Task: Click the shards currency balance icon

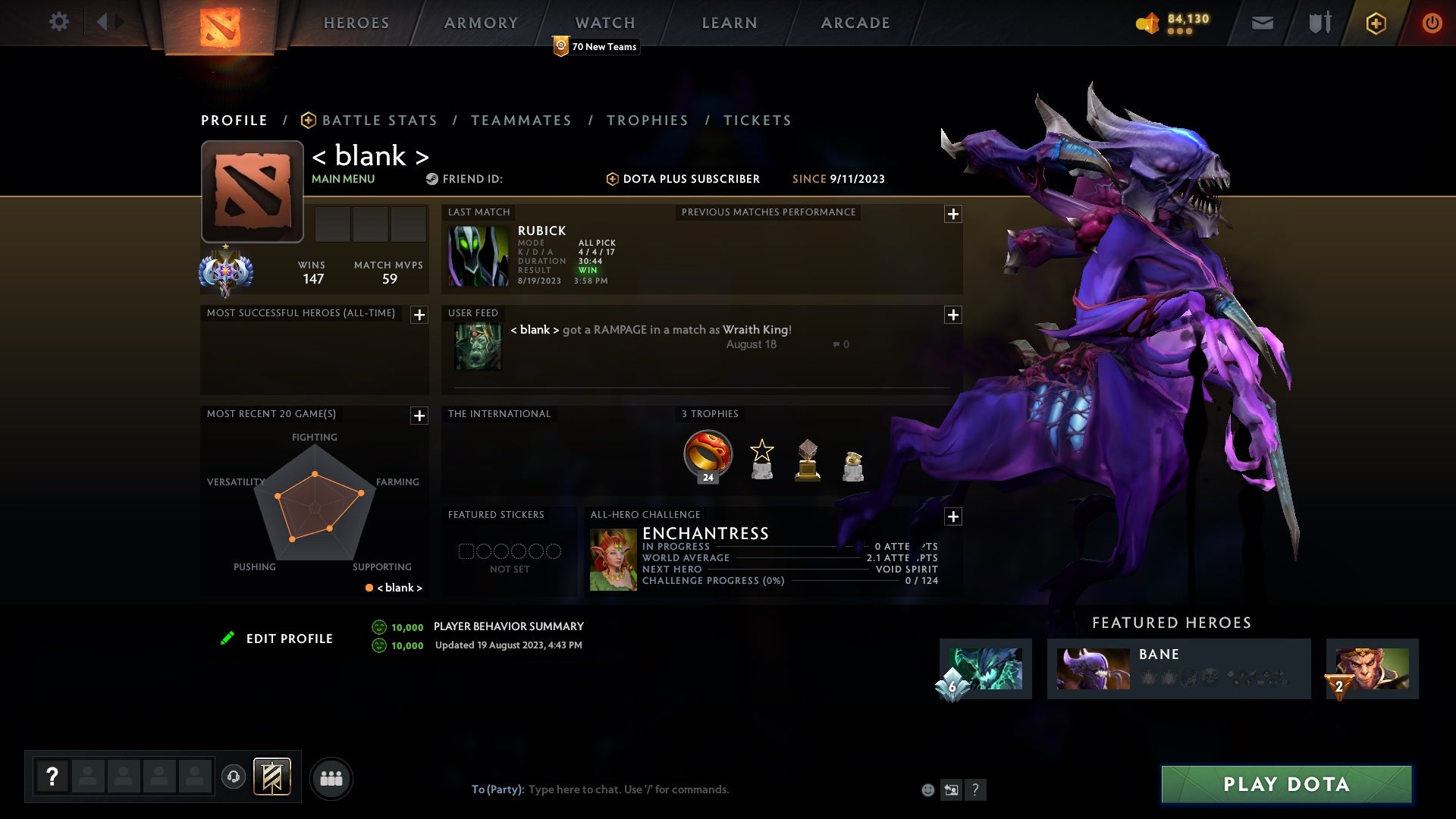Action: 1147,24
